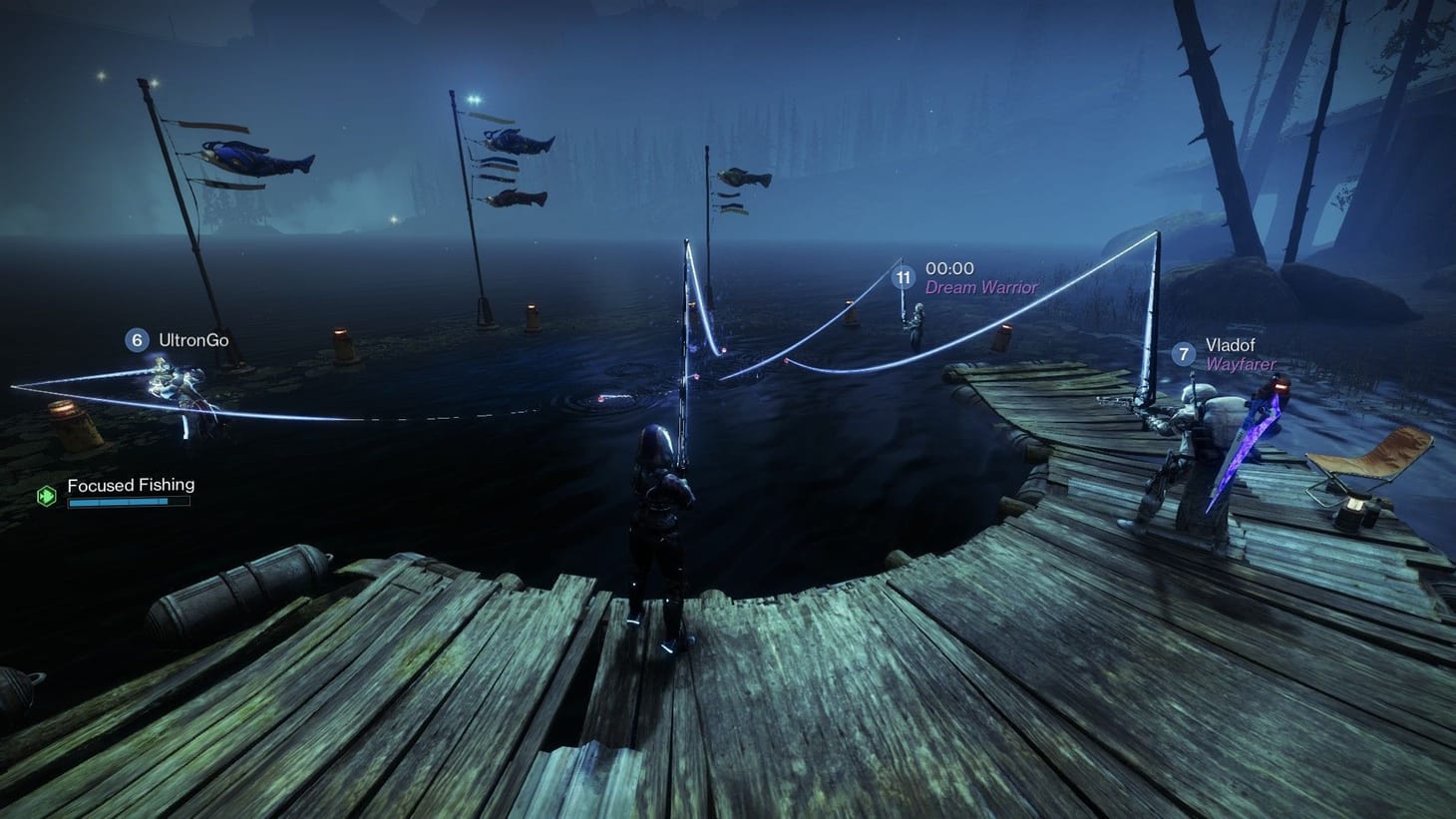Click the UltronGo player name

[x=192, y=340]
